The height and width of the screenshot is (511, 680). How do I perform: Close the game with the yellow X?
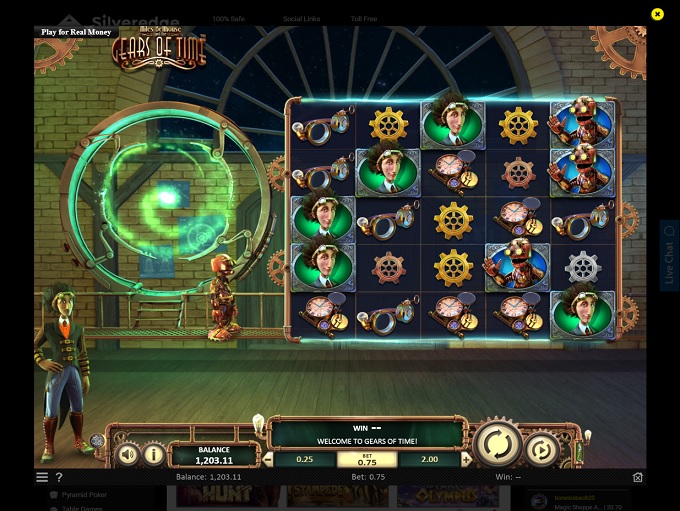(x=657, y=14)
